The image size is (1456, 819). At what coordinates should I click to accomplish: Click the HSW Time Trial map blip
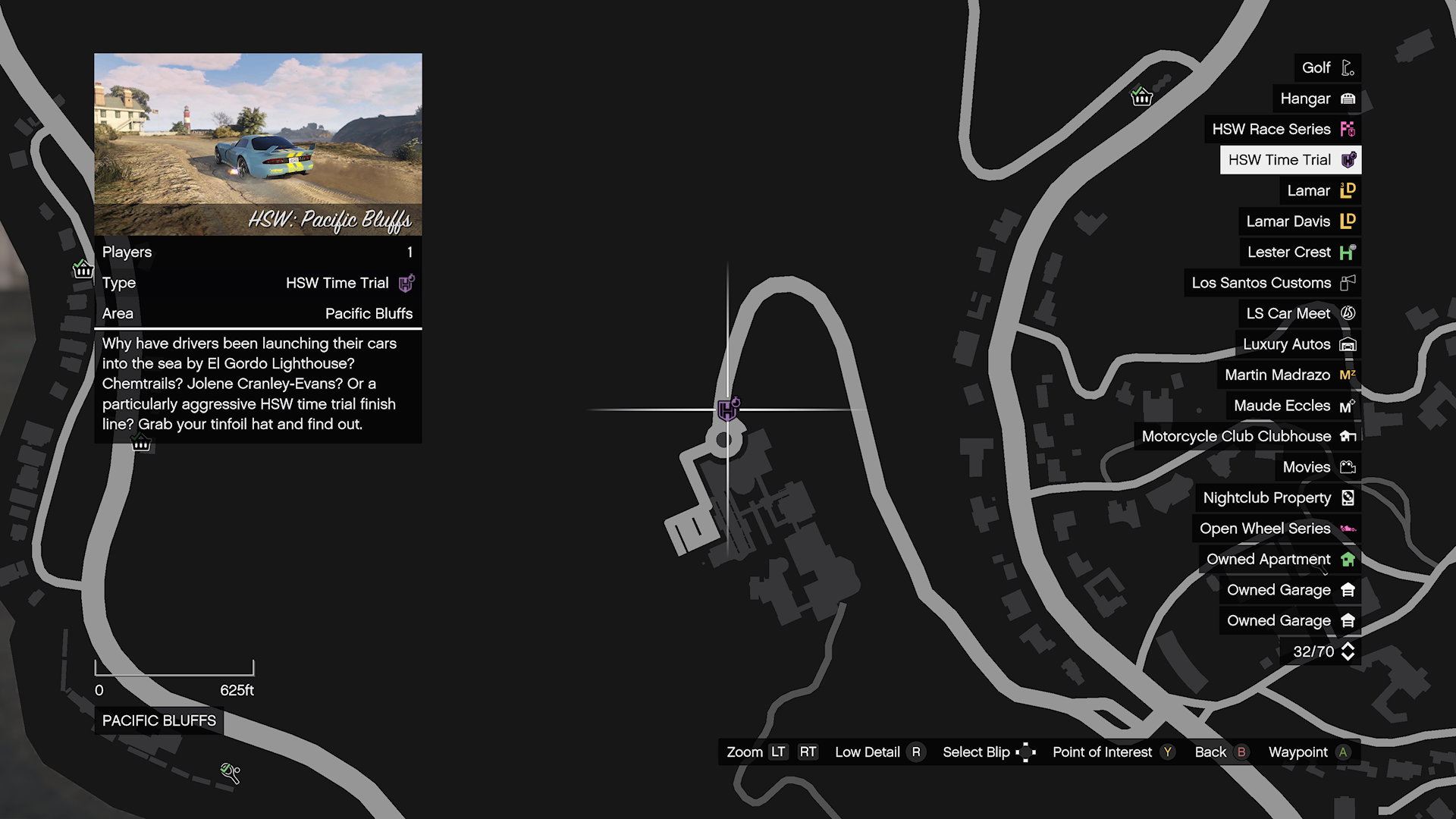(x=728, y=409)
